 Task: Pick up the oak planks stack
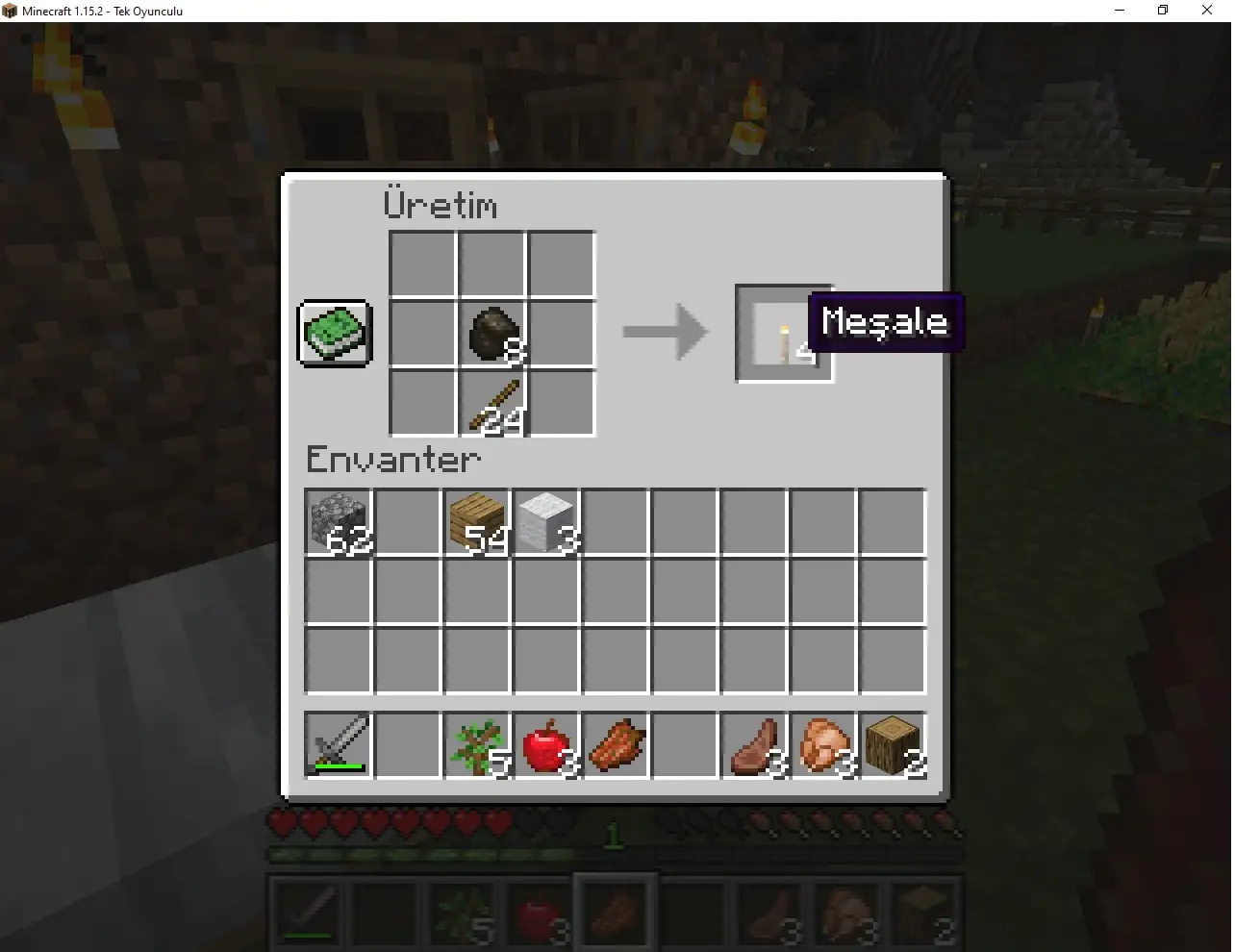pyautogui.click(x=476, y=522)
